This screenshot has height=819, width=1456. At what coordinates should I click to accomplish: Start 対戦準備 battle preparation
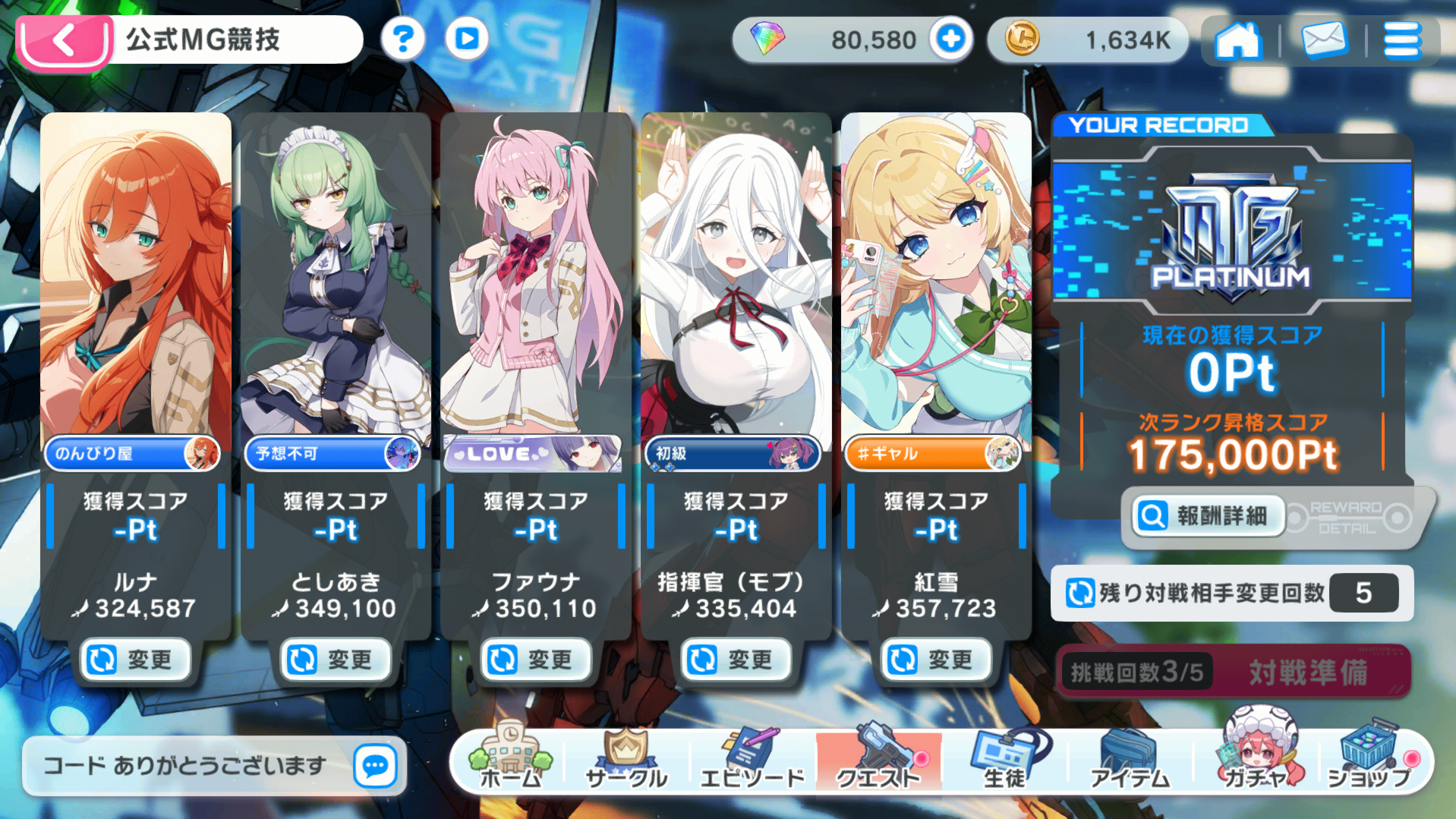pyautogui.click(x=1308, y=672)
